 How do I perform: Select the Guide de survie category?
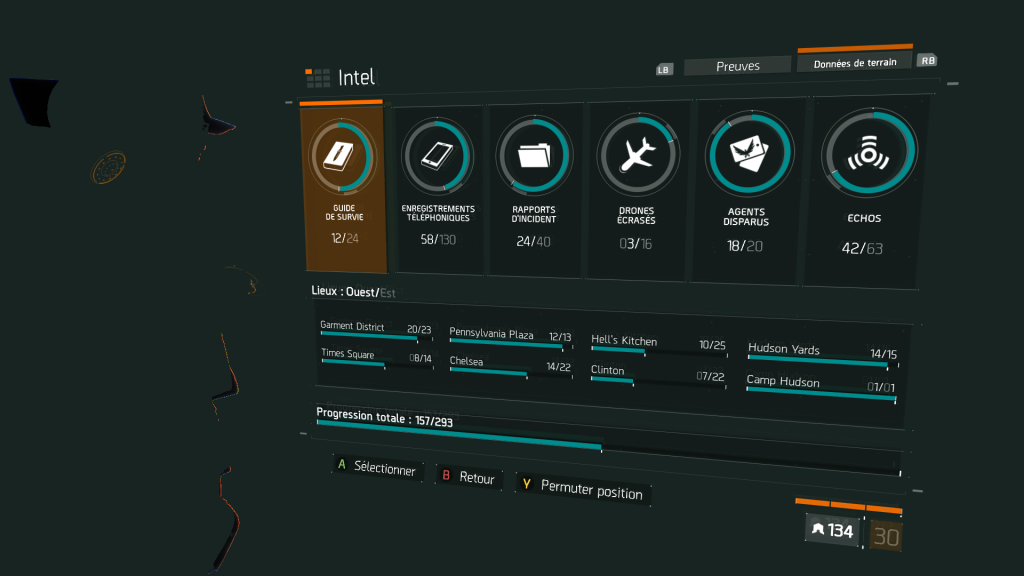[343, 188]
